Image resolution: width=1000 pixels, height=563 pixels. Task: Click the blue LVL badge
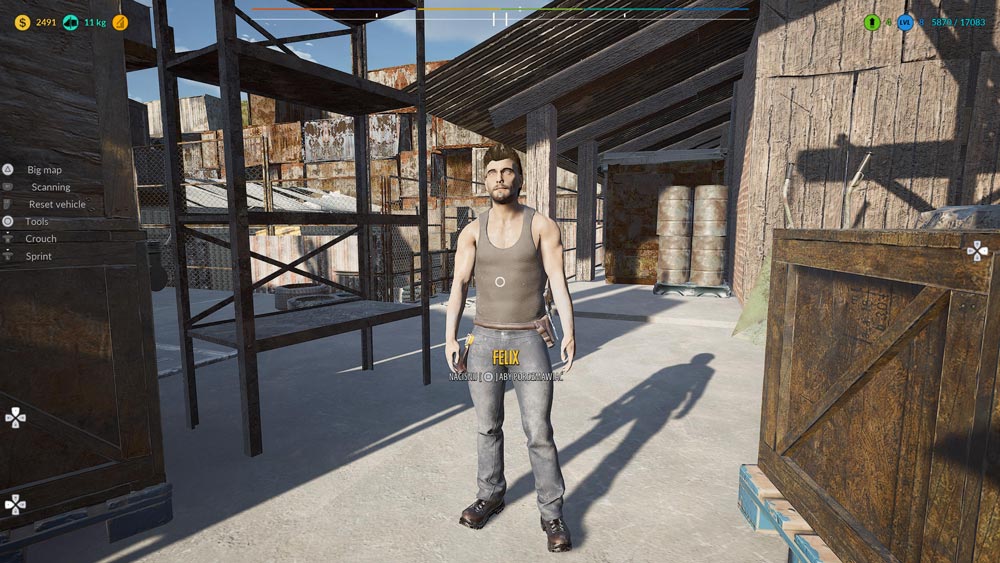click(x=905, y=22)
